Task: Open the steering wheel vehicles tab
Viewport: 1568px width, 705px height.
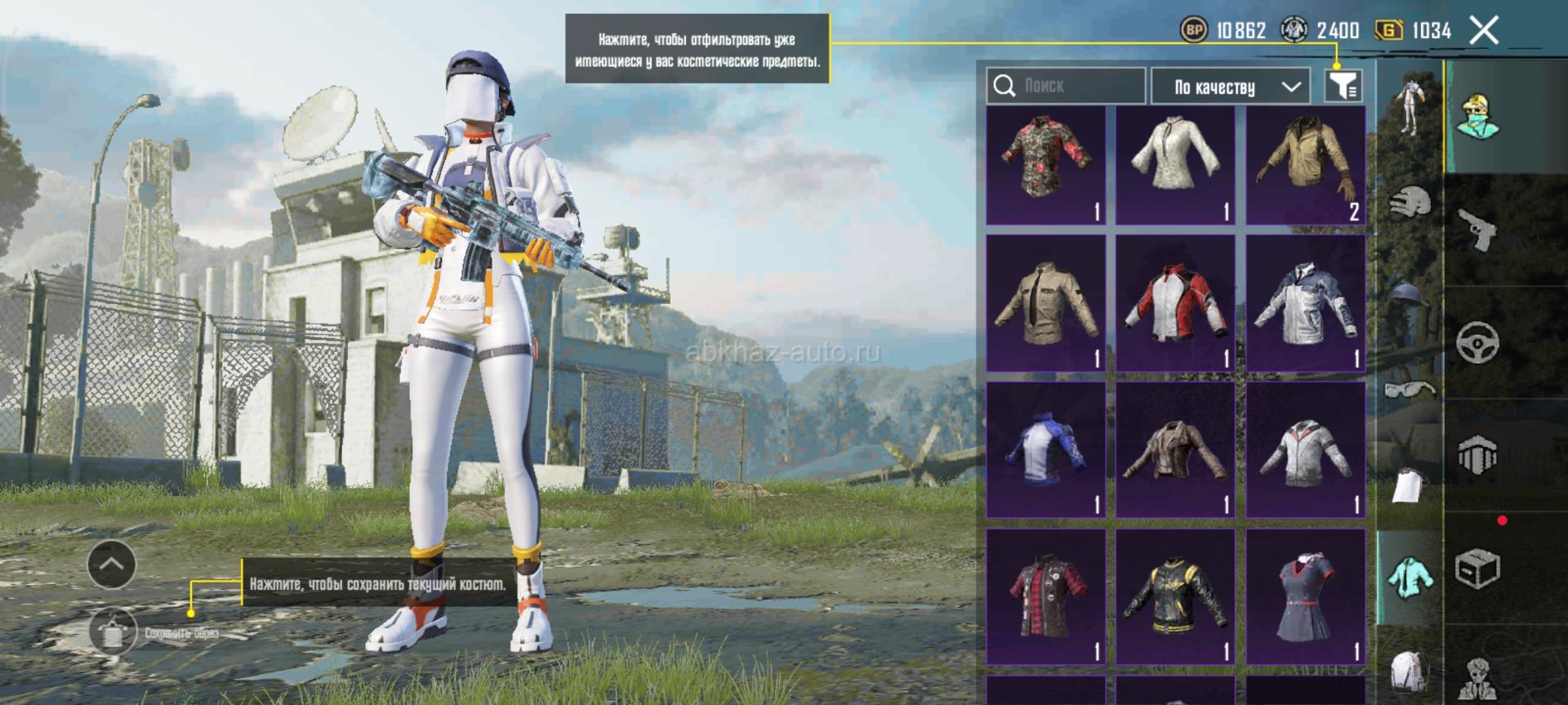Action: tap(1477, 342)
